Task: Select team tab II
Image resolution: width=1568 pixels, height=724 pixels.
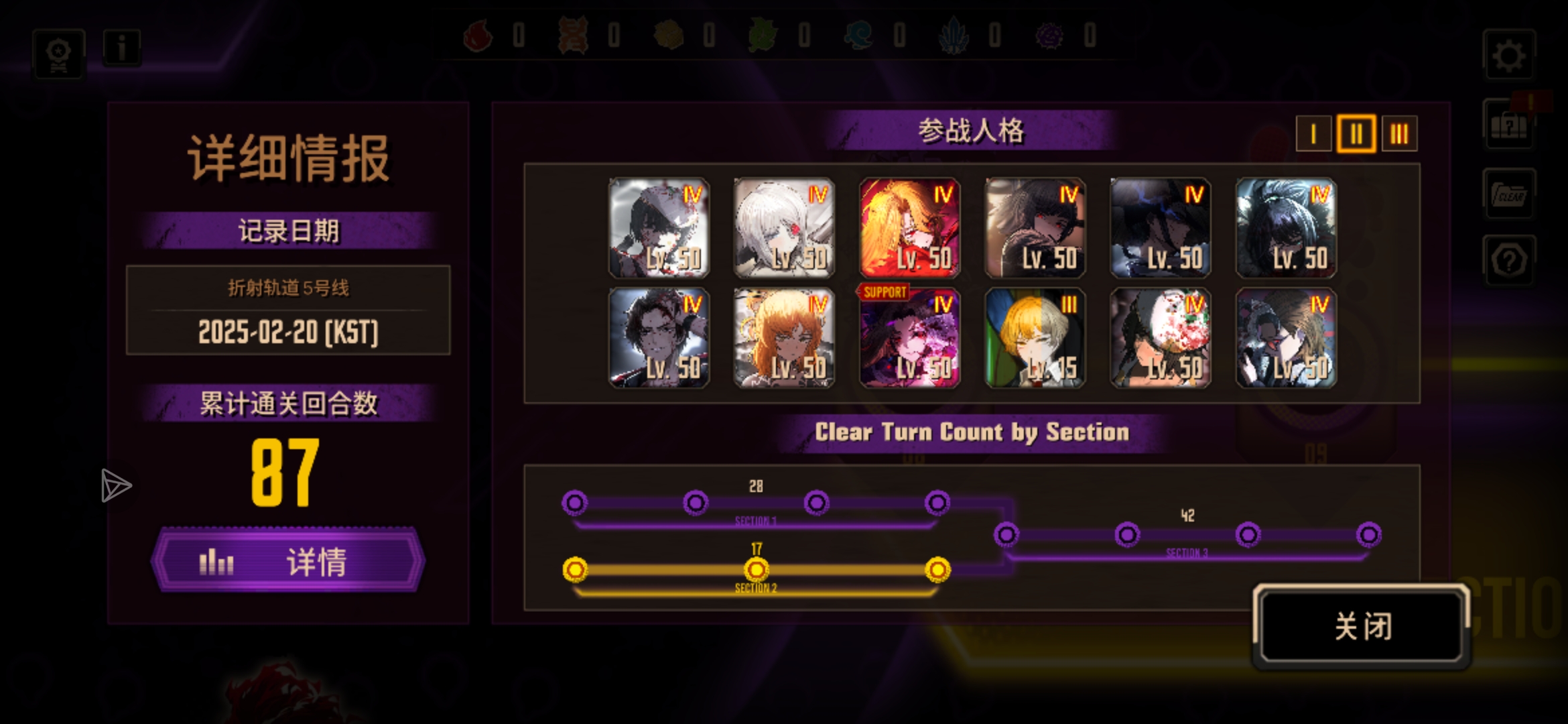Action: point(1356,134)
